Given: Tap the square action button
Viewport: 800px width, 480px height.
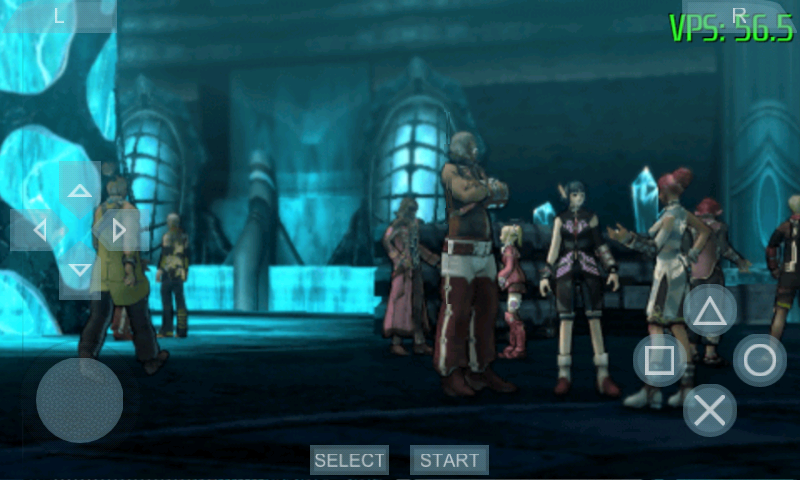Looking at the screenshot, I should [660, 360].
